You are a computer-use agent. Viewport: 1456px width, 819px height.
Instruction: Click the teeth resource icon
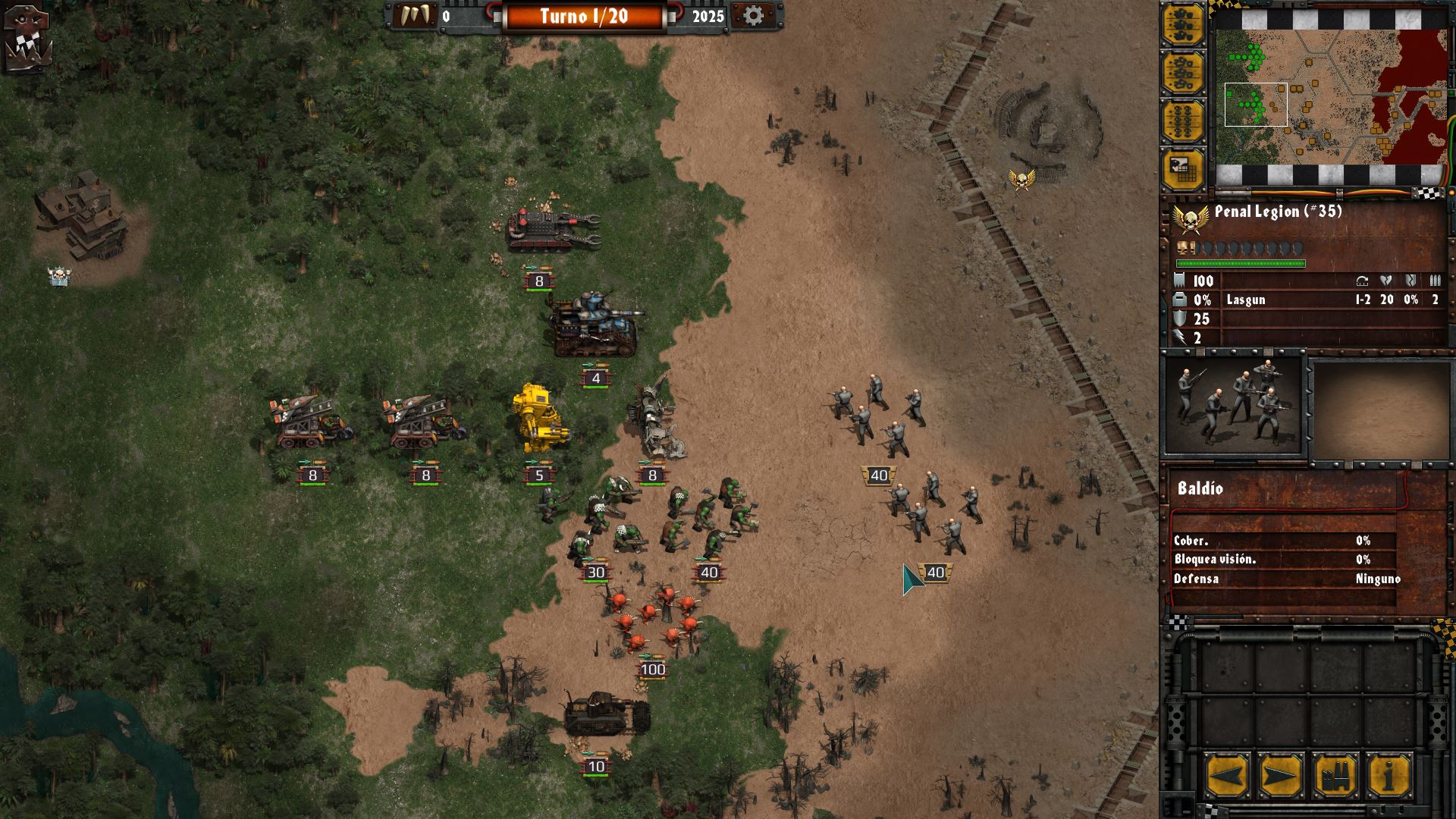click(x=413, y=16)
